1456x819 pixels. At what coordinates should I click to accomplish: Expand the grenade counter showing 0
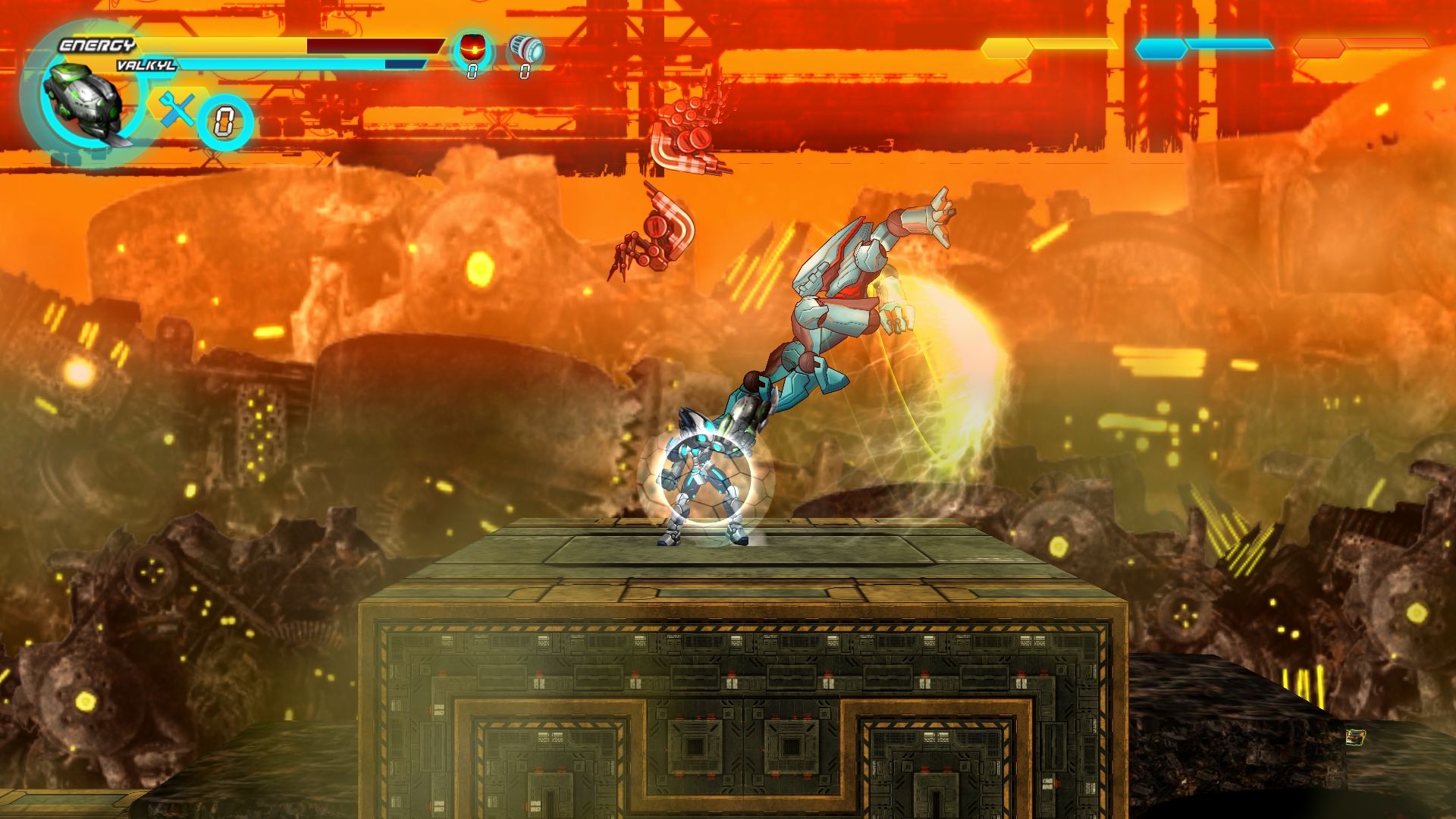[x=472, y=70]
